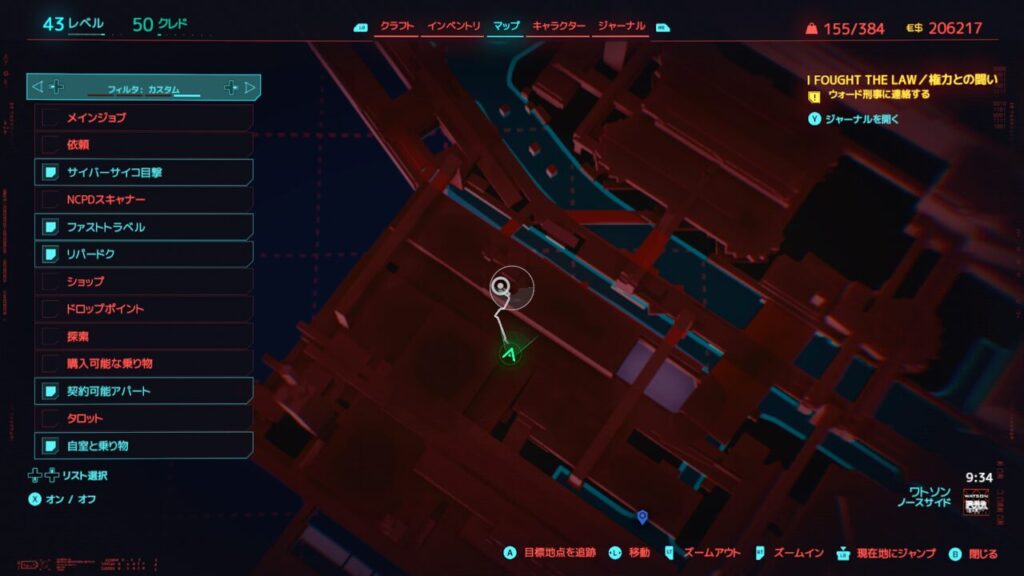Check the ドロップポイント filter
Viewport: 1024px width, 576px height.
144,309
